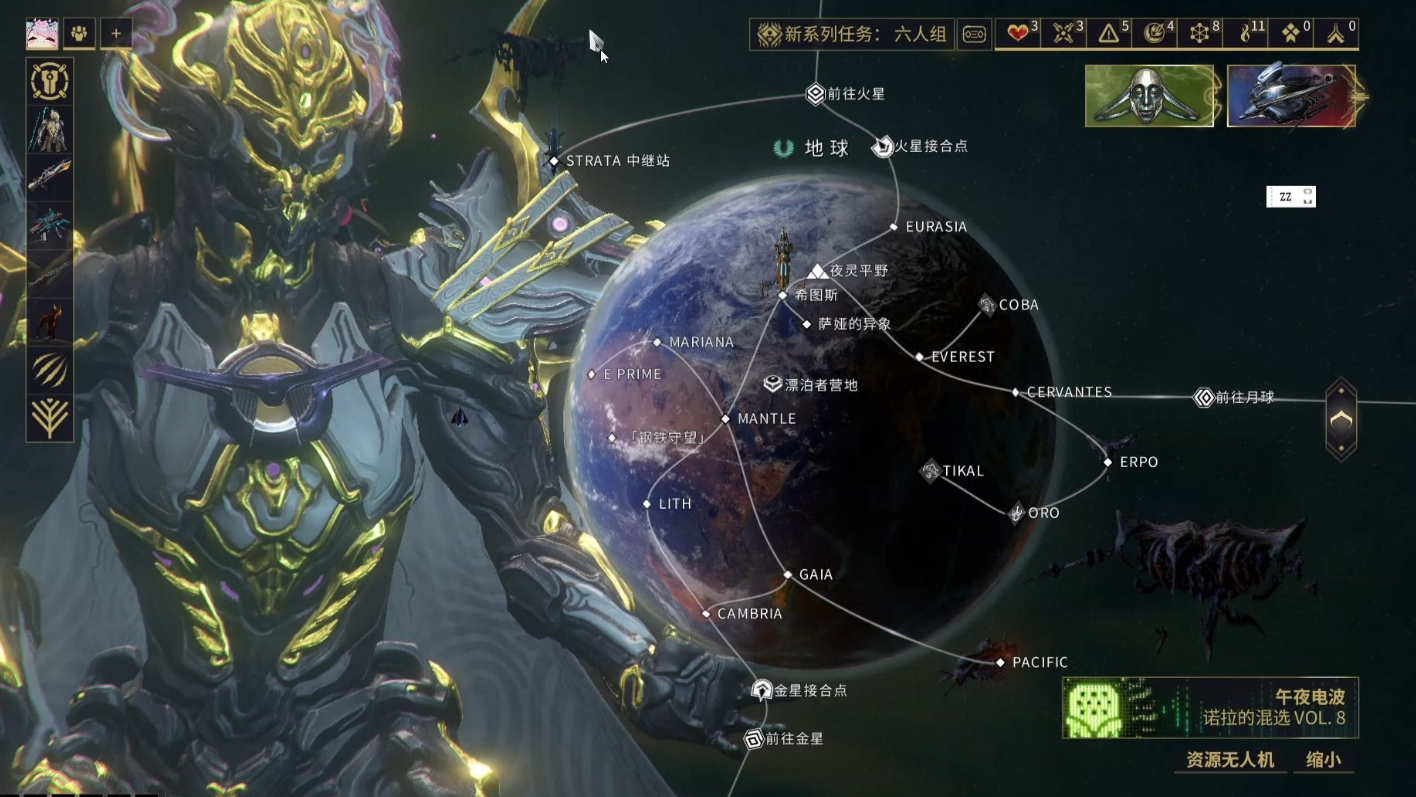1416x797 pixels.
Task: Open the blue secondary weapon slot icon
Action: tap(48, 224)
